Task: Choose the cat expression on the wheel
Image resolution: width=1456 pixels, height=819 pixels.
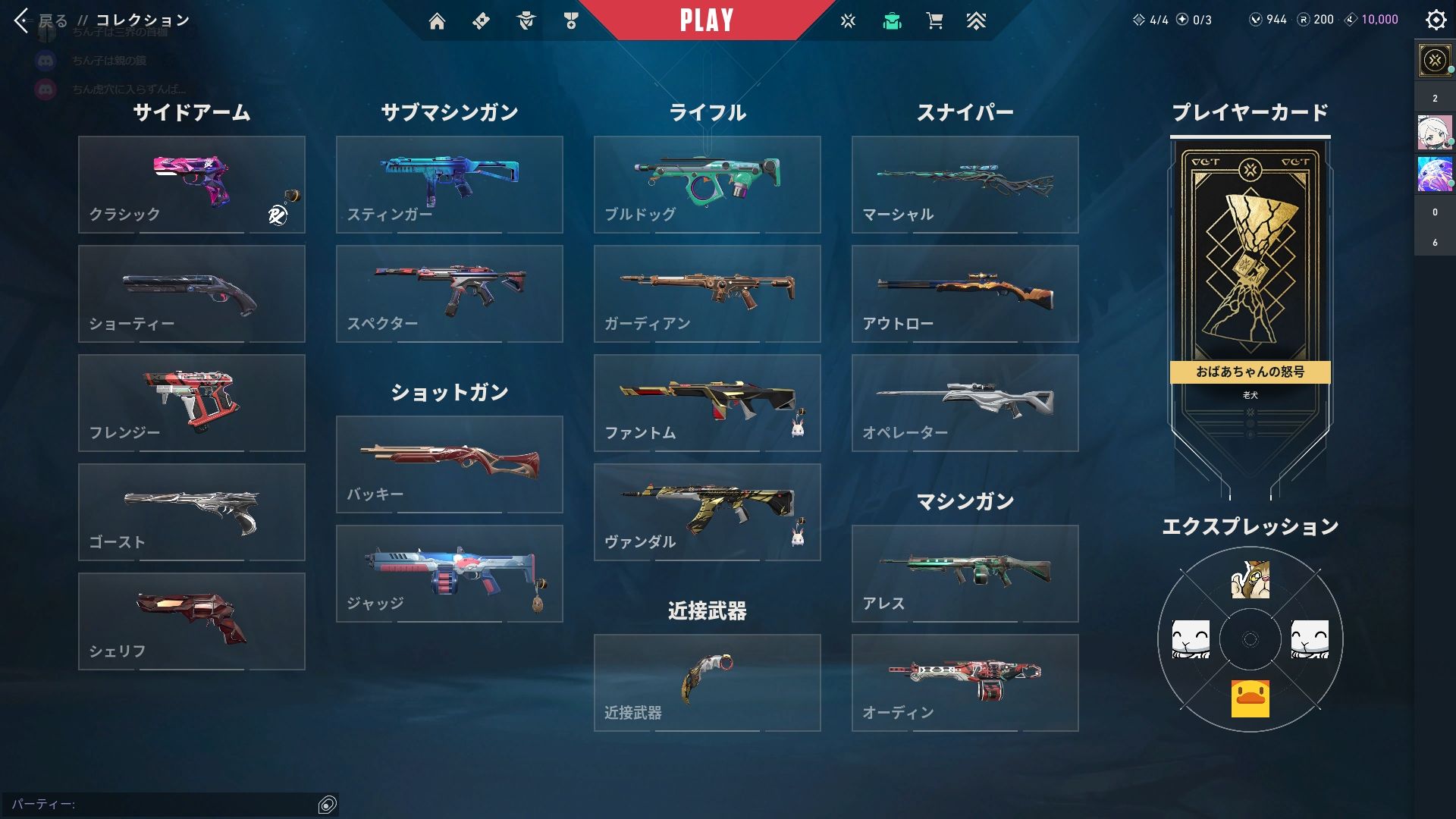Action: click(1250, 580)
